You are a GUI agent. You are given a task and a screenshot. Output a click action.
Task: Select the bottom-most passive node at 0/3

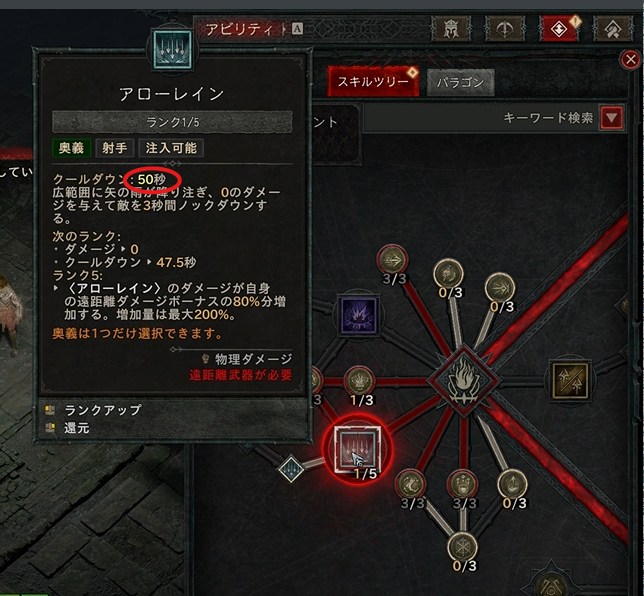pyautogui.click(x=462, y=546)
